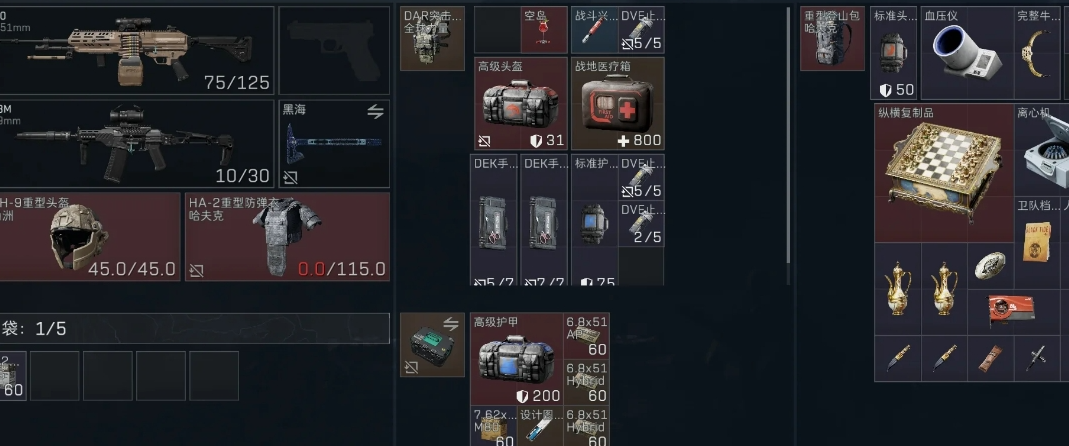Select the 标准护 armor repair item
Viewport: 1069px width, 446px height.
click(593, 220)
